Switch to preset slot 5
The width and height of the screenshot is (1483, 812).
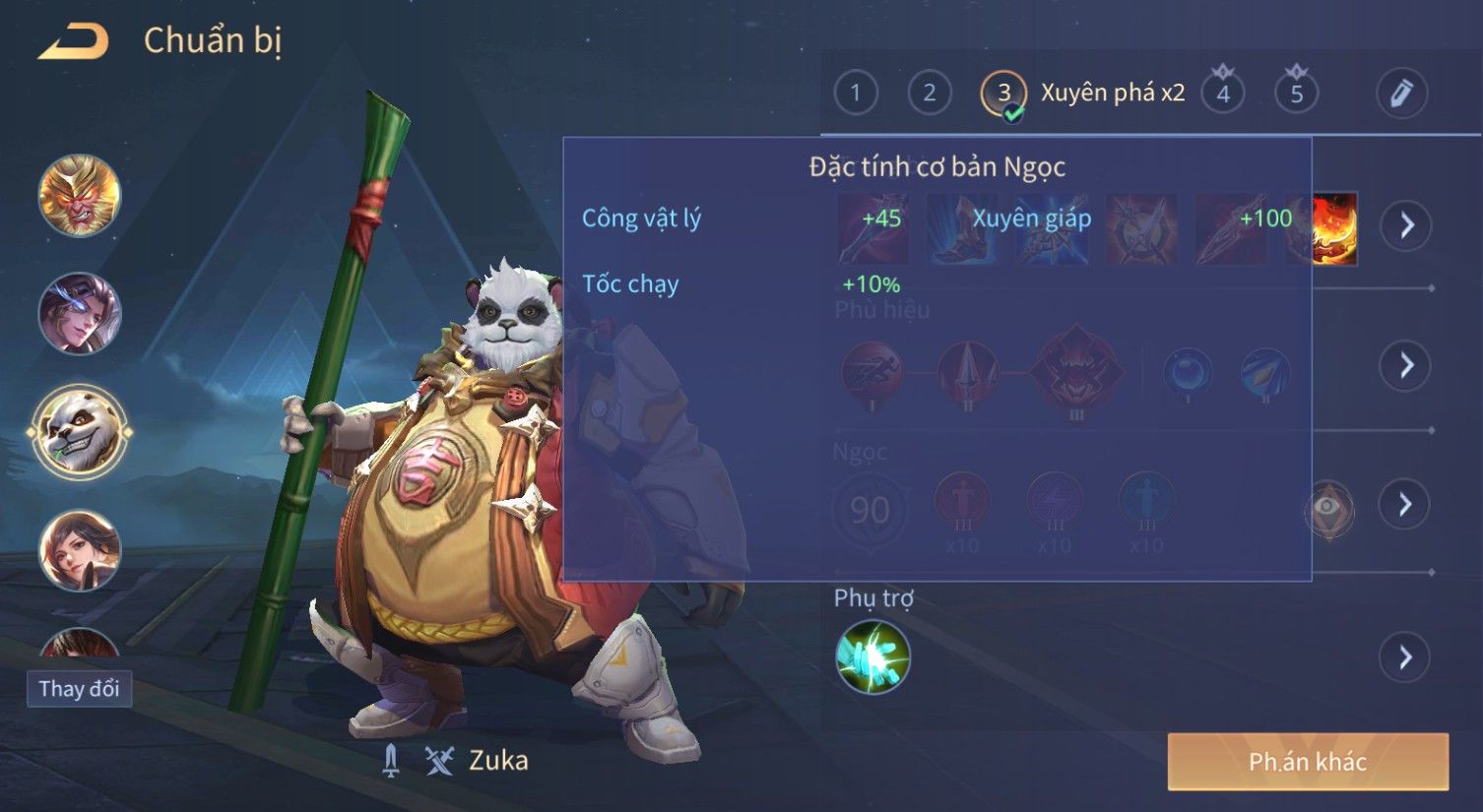pos(1297,94)
